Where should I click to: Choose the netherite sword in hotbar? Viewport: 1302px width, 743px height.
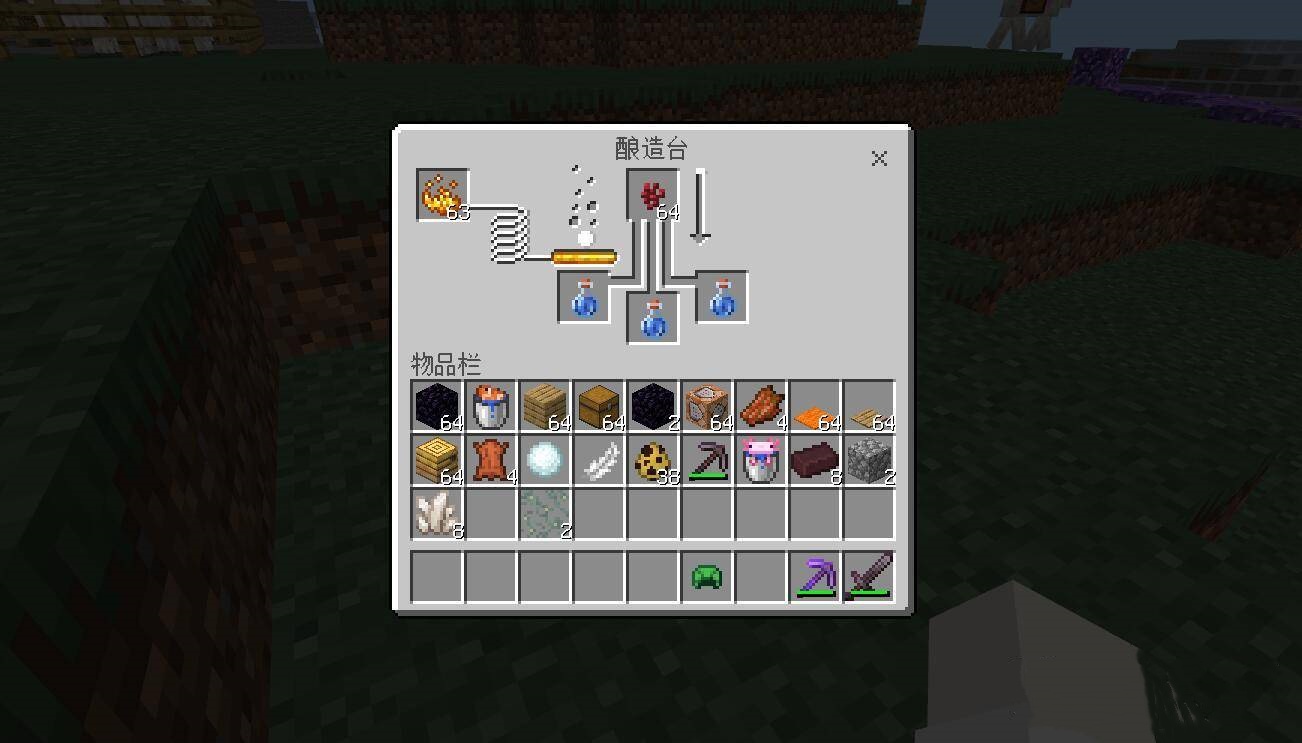coord(869,577)
